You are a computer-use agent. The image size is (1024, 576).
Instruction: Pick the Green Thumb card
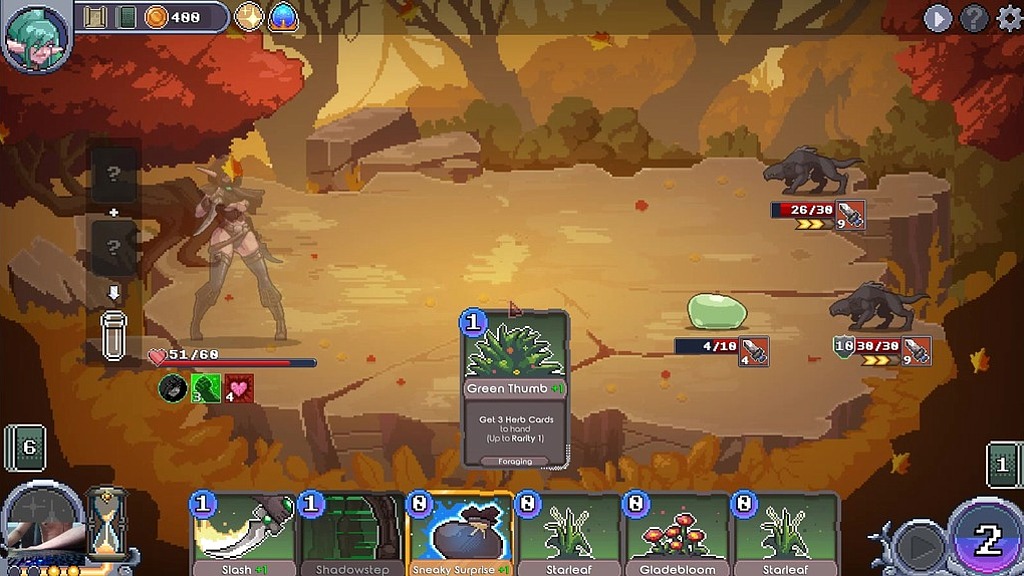coord(515,390)
